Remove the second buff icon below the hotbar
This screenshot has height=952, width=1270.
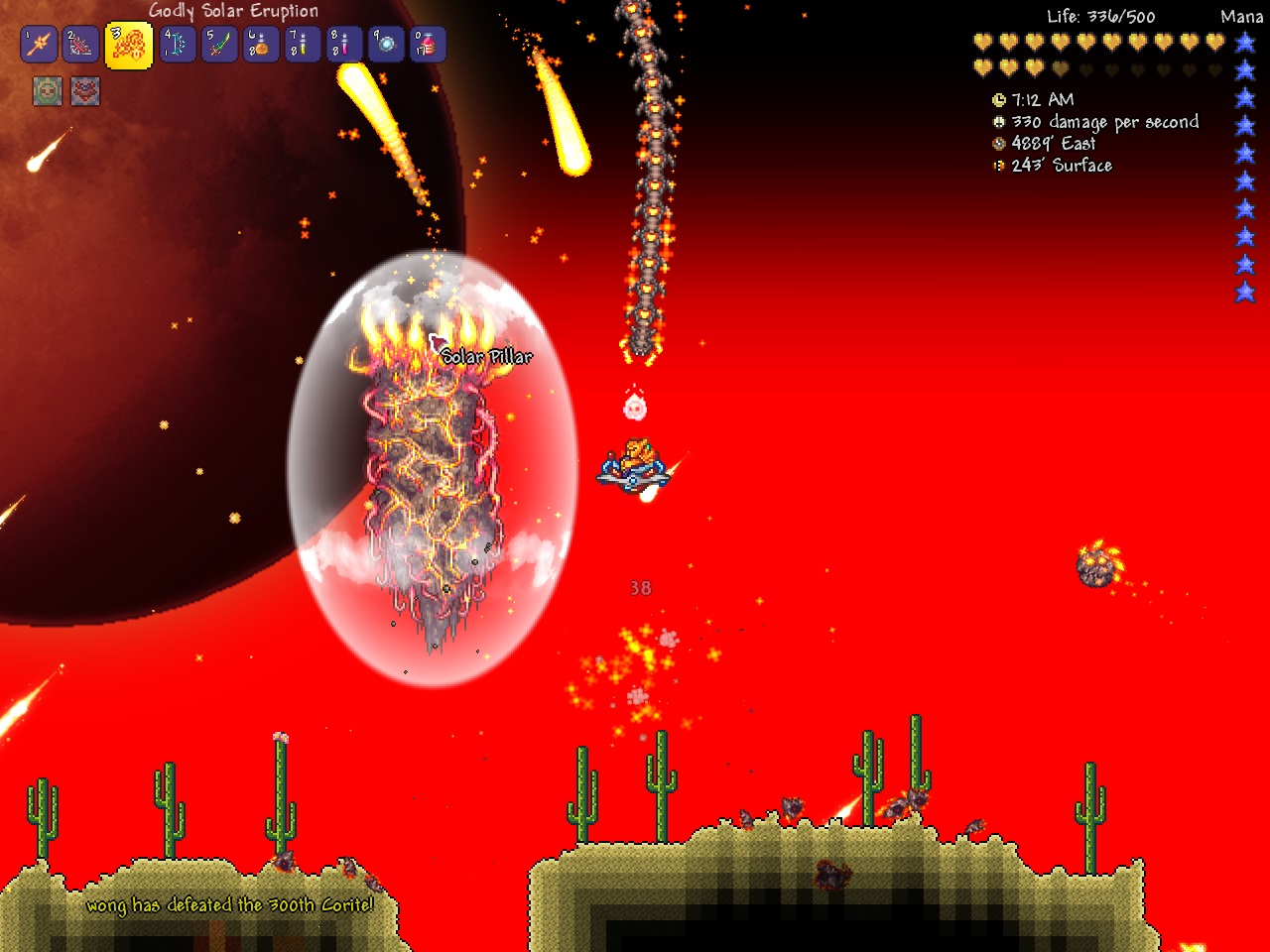[84, 90]
